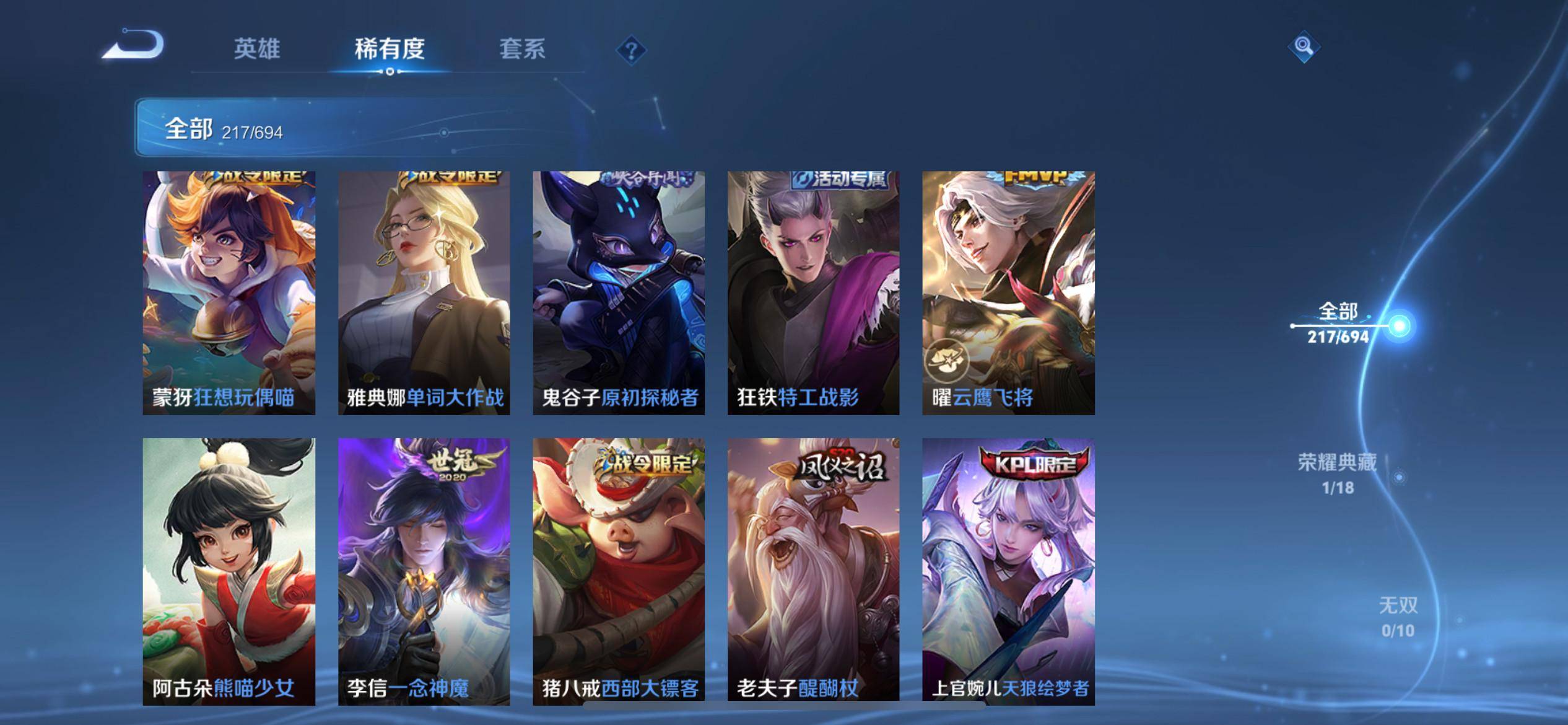Open 老夫子 醍醐杖 skin card
This screenshot has height=725, width=1568.
(813, 571)
